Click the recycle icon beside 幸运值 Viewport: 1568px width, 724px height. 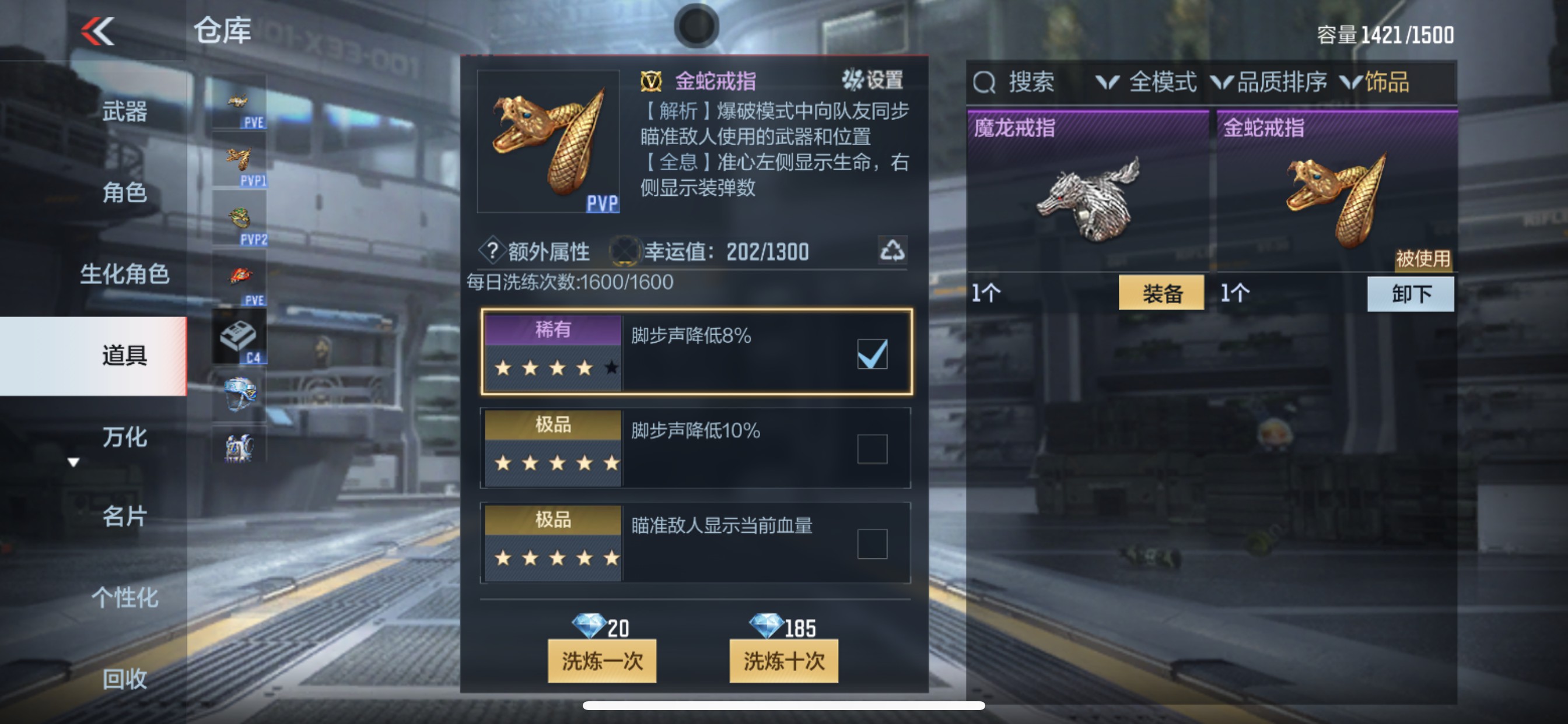(x=892, y=251)
